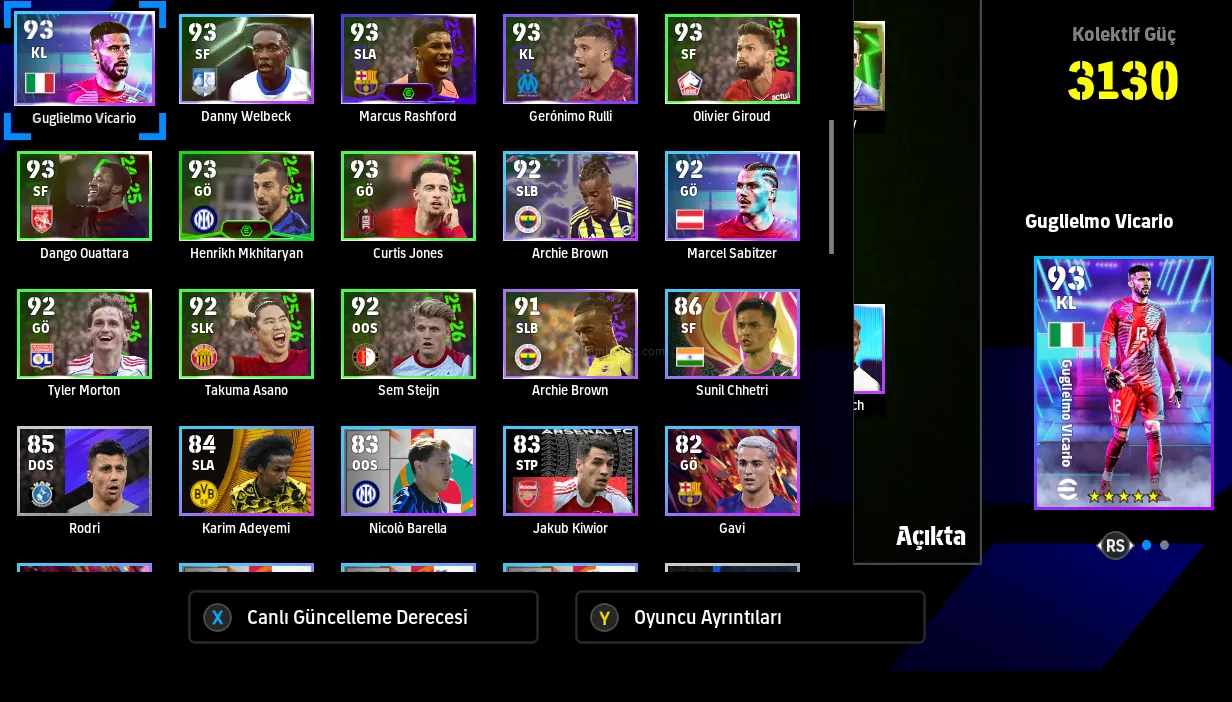This screenshot has height=702, width=1232.
Task: Pick Takuma Asano's card
Action: click(x=246, y=334)
